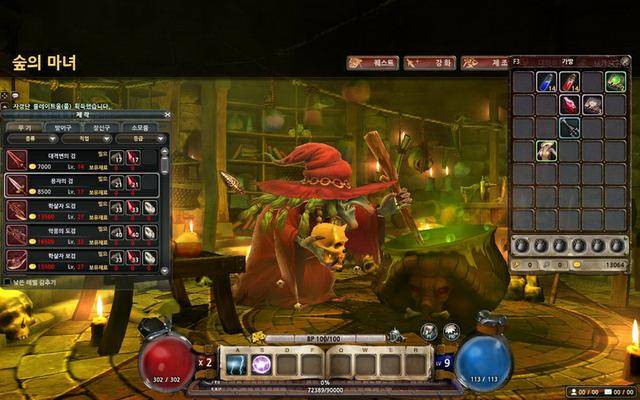640x400 pixels.
Task: Select the blue mana potion in bag
Action: (x=546, y=82)
